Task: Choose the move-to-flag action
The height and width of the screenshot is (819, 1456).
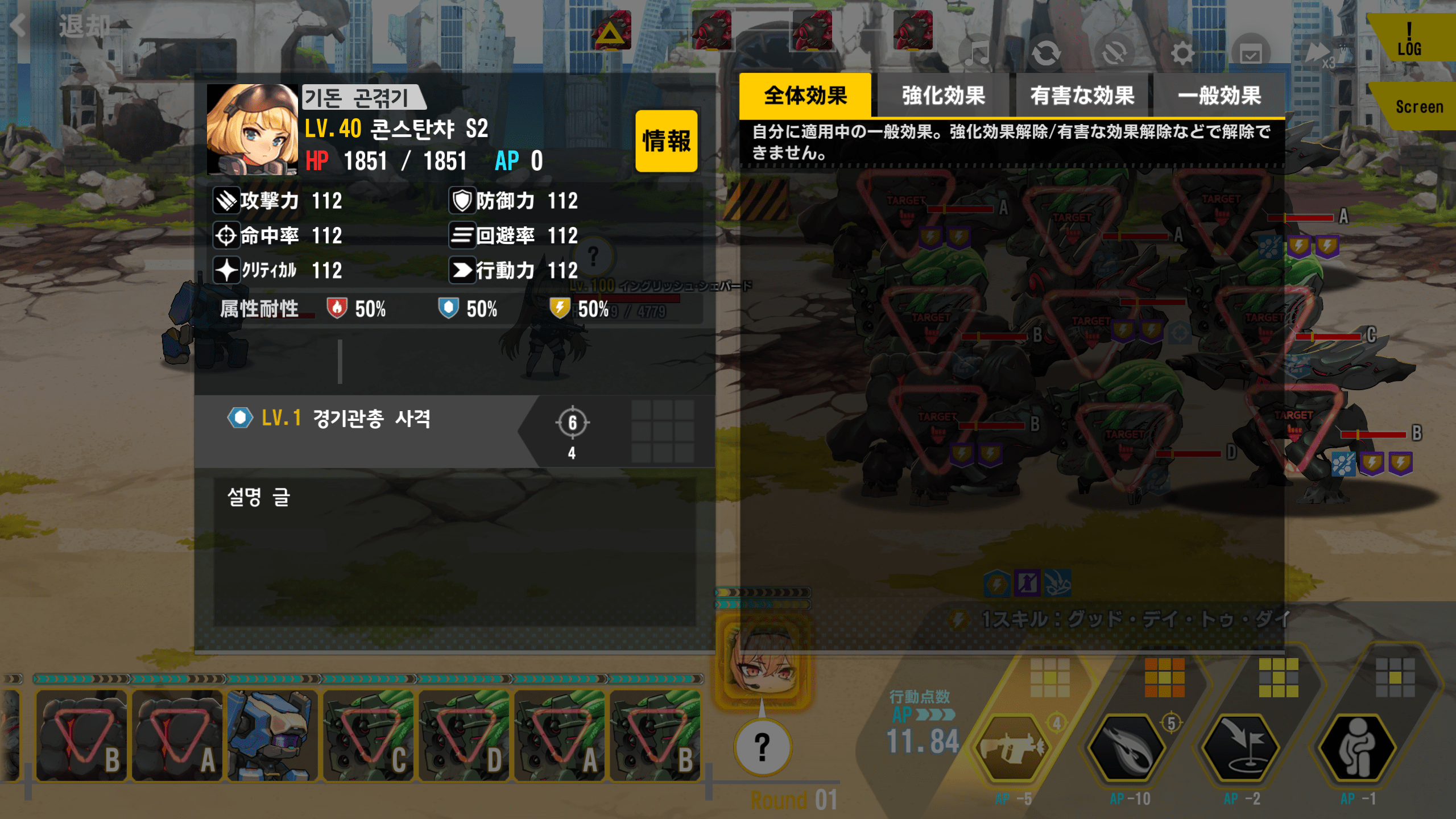Action: [x=1242, y=748]
